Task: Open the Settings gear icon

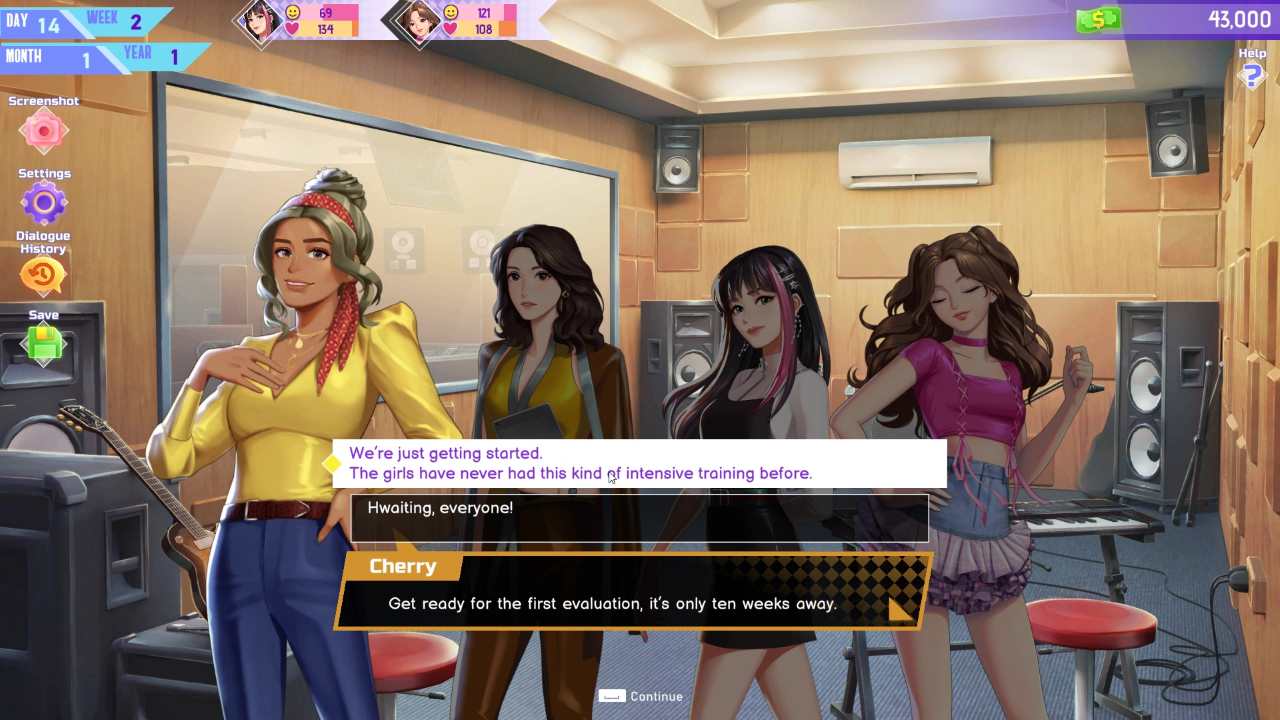Action: pos(43,204)
